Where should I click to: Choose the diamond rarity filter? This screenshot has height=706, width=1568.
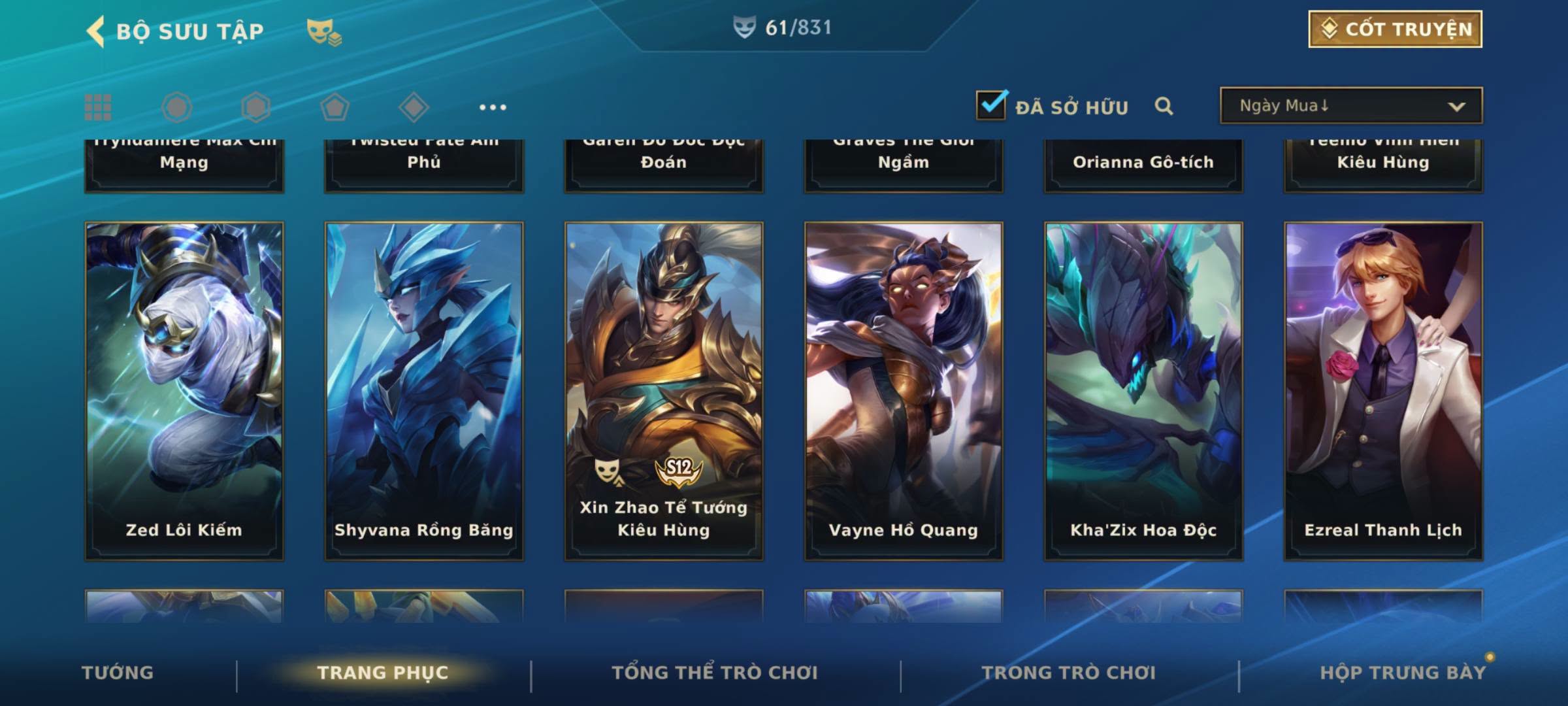414,107
